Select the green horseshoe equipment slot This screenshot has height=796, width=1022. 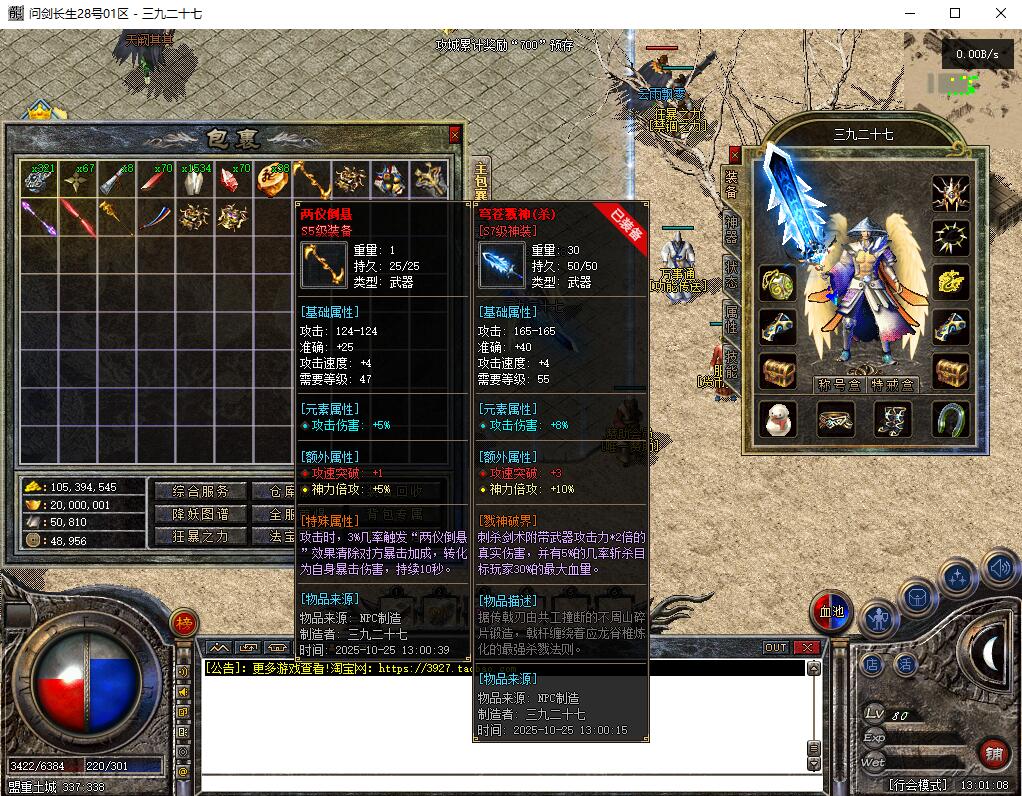pyautogui.click(x=950, y=420)
